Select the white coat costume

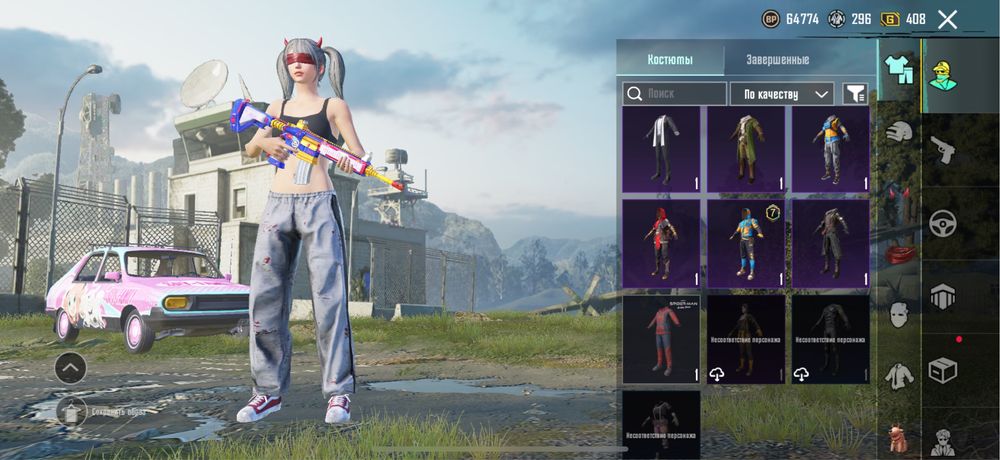click(661, 149)
